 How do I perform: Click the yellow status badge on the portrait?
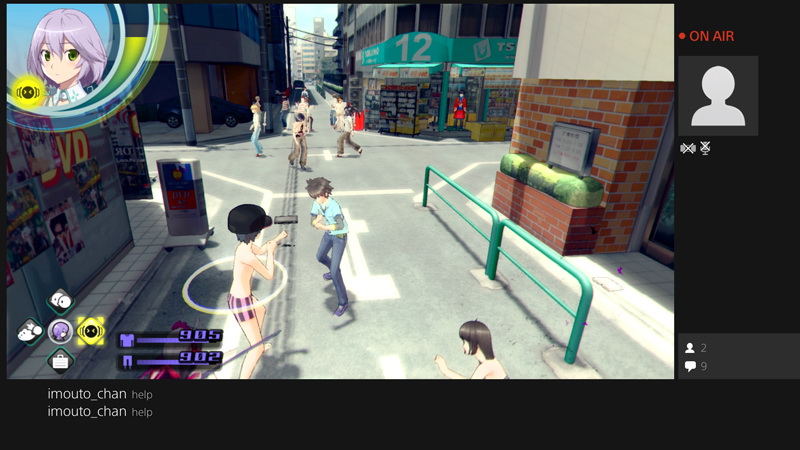pos(27,93)
